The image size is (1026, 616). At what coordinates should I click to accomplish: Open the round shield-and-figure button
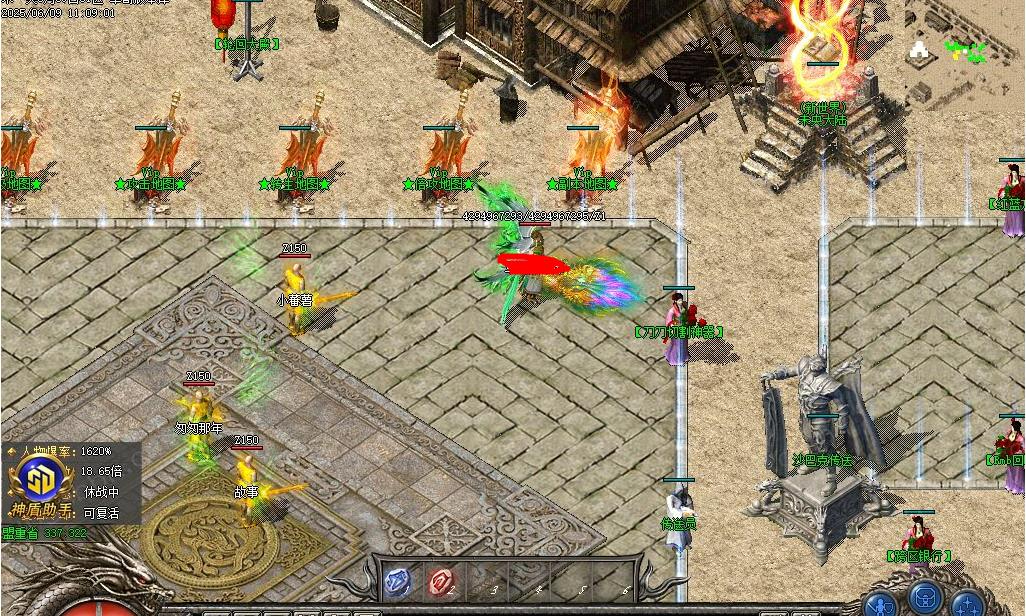[881, 603]
